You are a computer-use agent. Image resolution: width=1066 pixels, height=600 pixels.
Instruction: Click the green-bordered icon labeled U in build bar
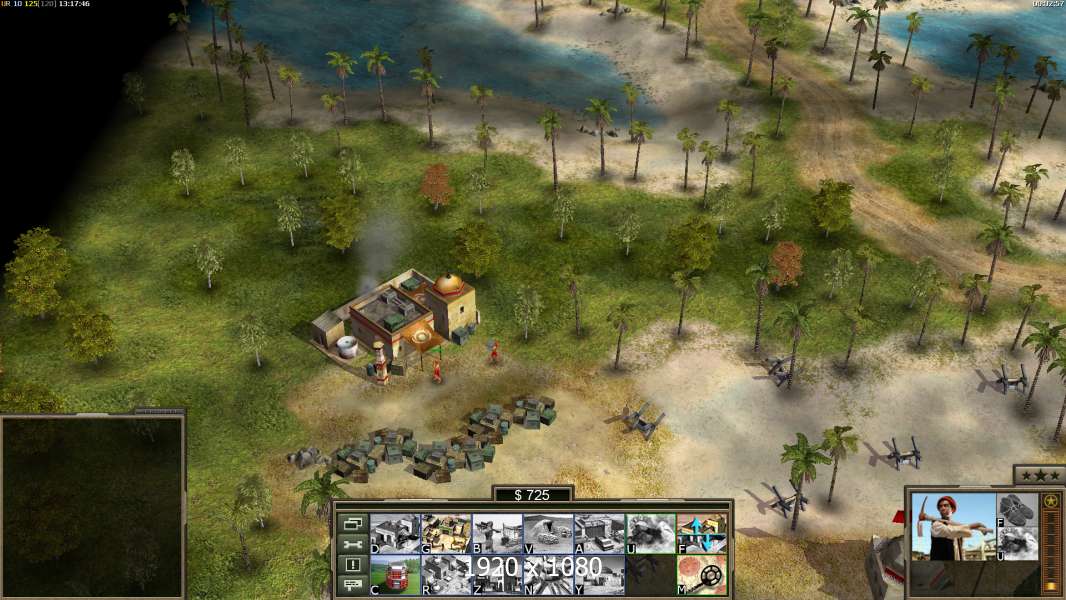click(650, 534)
